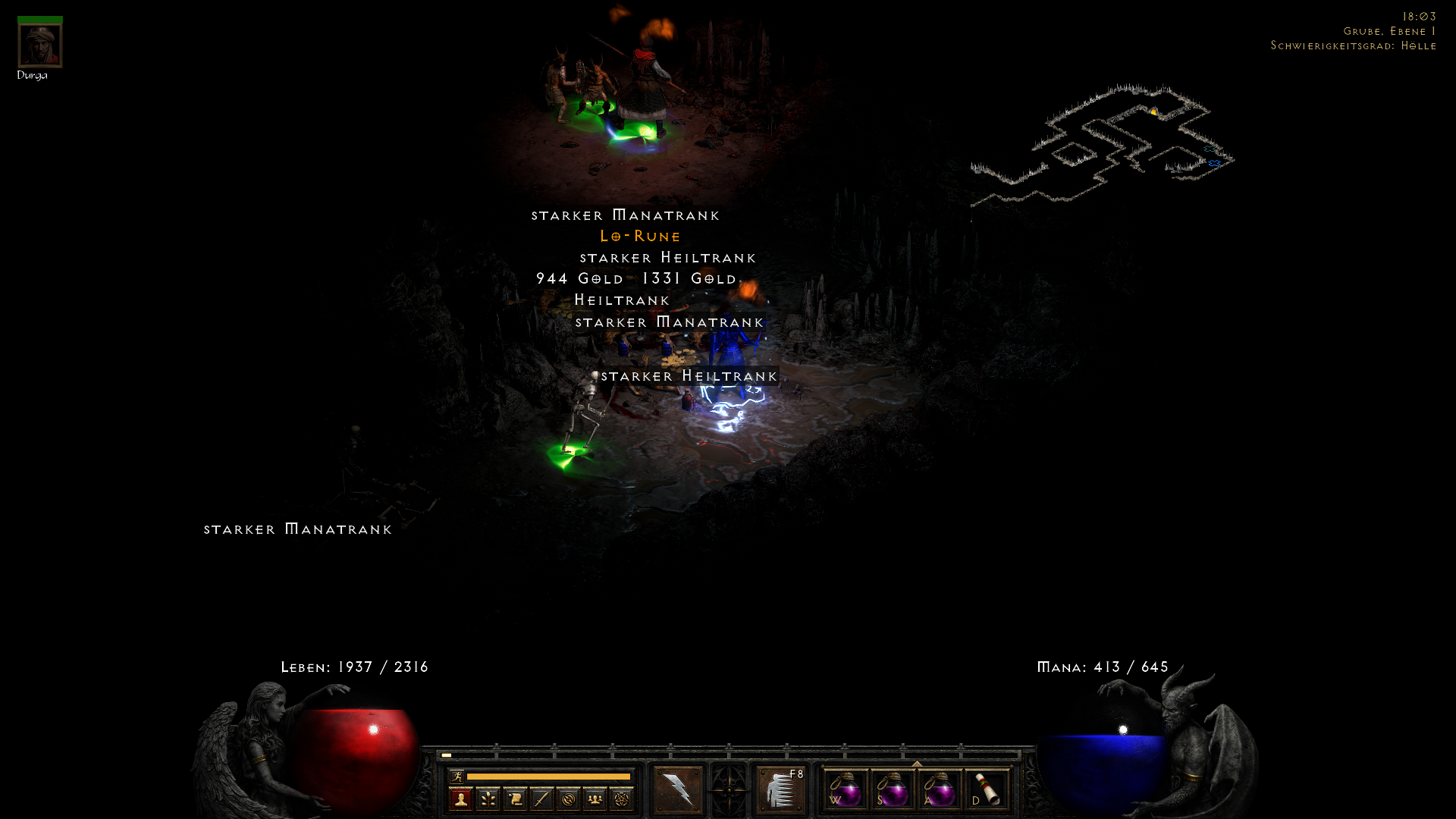Select the F8 Frozen Armor skill slot

click(x=782, y=791)
